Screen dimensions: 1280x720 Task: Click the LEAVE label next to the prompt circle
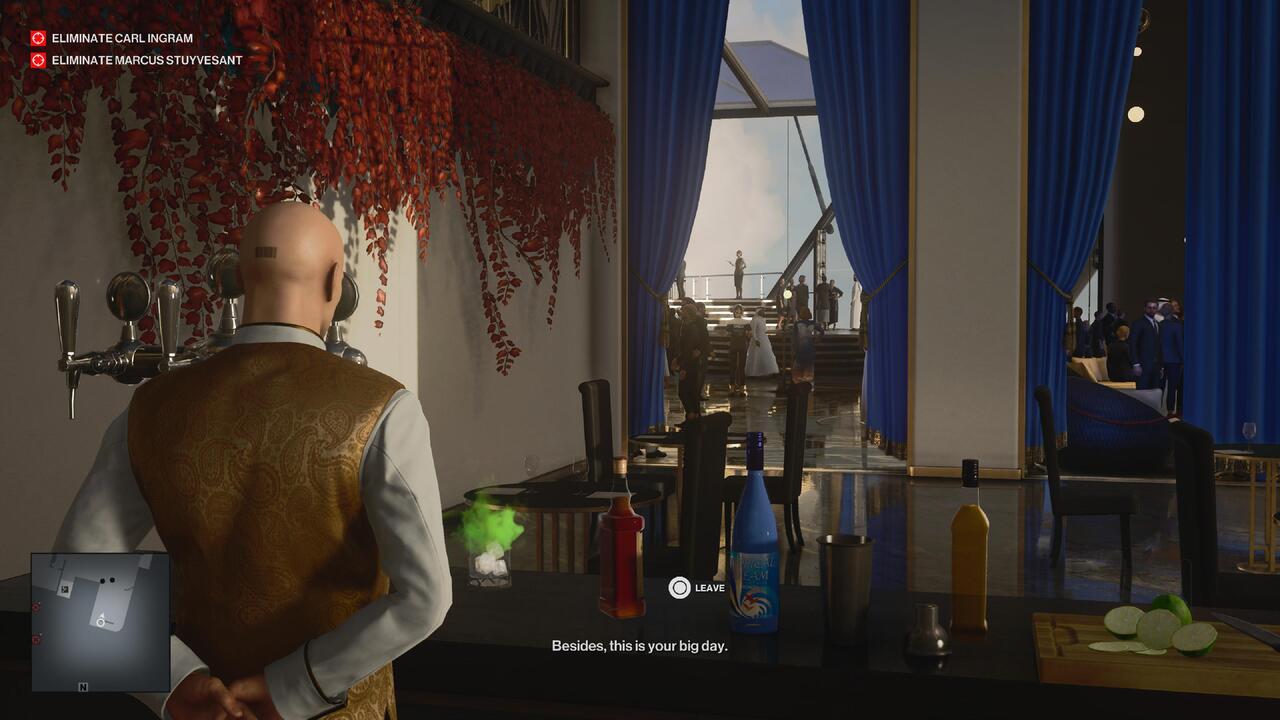pyautogui.click(x=711, y=588)
